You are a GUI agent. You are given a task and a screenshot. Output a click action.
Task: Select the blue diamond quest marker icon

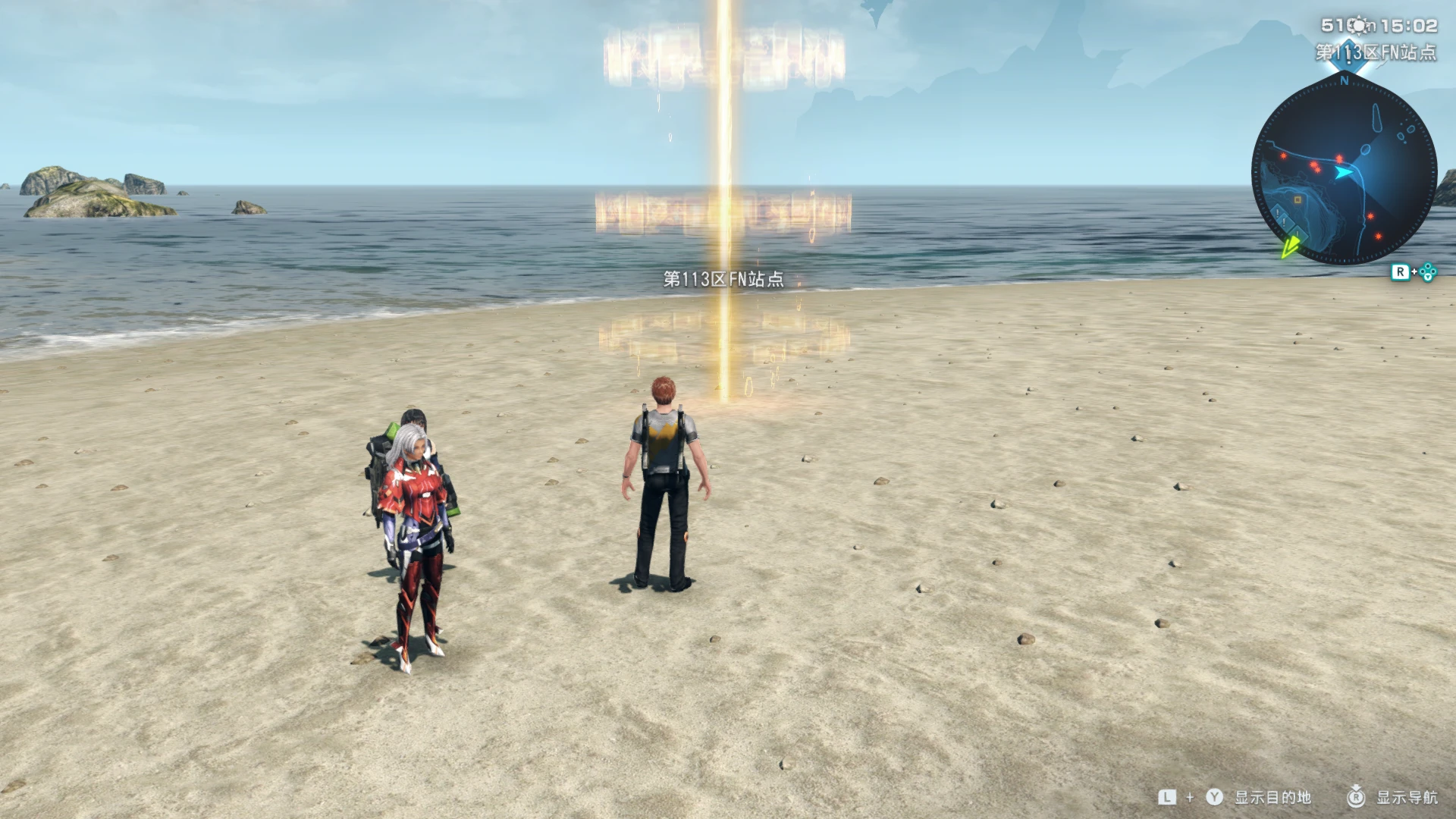(x=1350, y=55)
